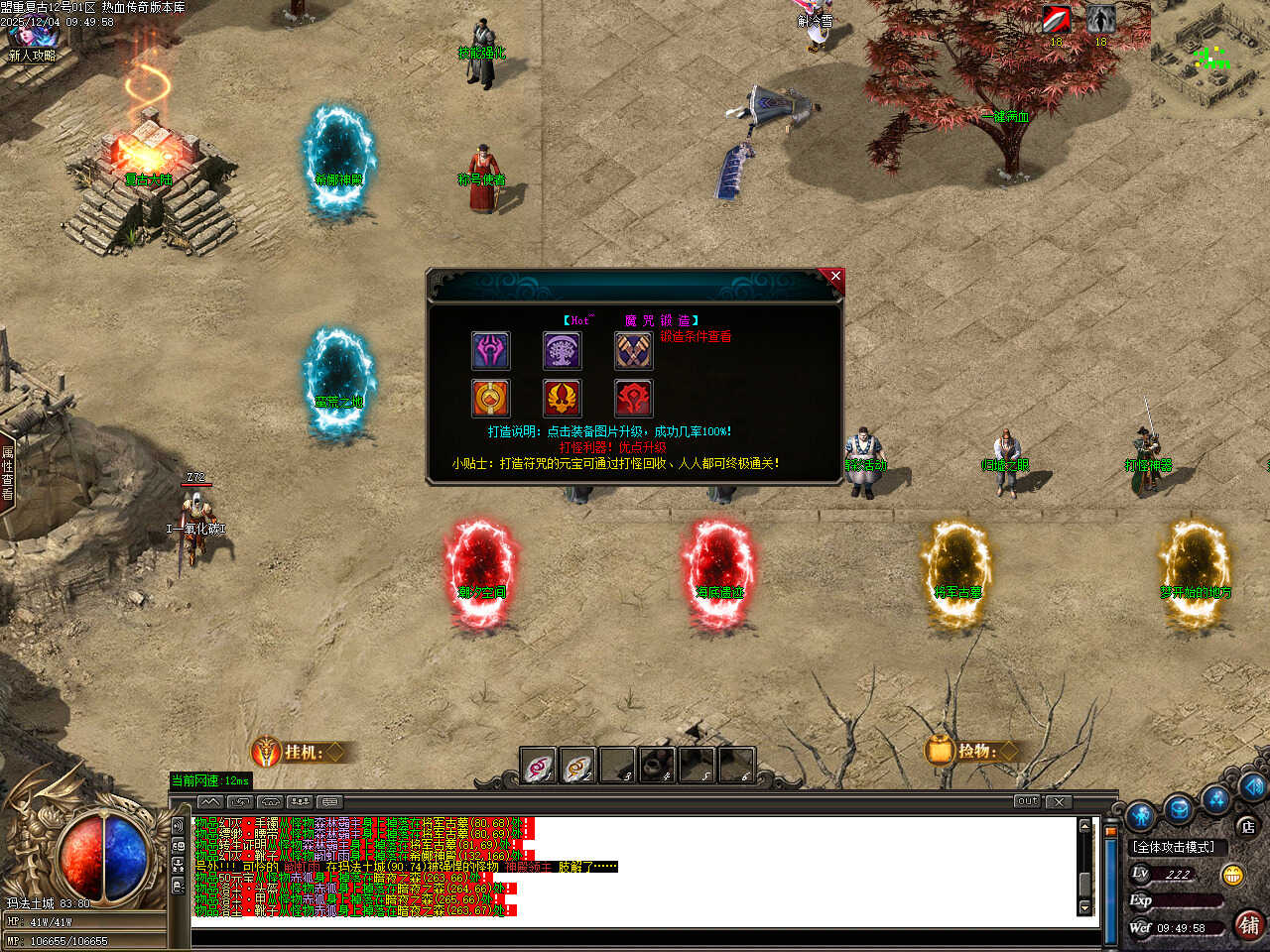The height and width of the screenshot is (952, 1270).
Task: Open the red 铺 stall button
Action: (x=1248, y=925)
